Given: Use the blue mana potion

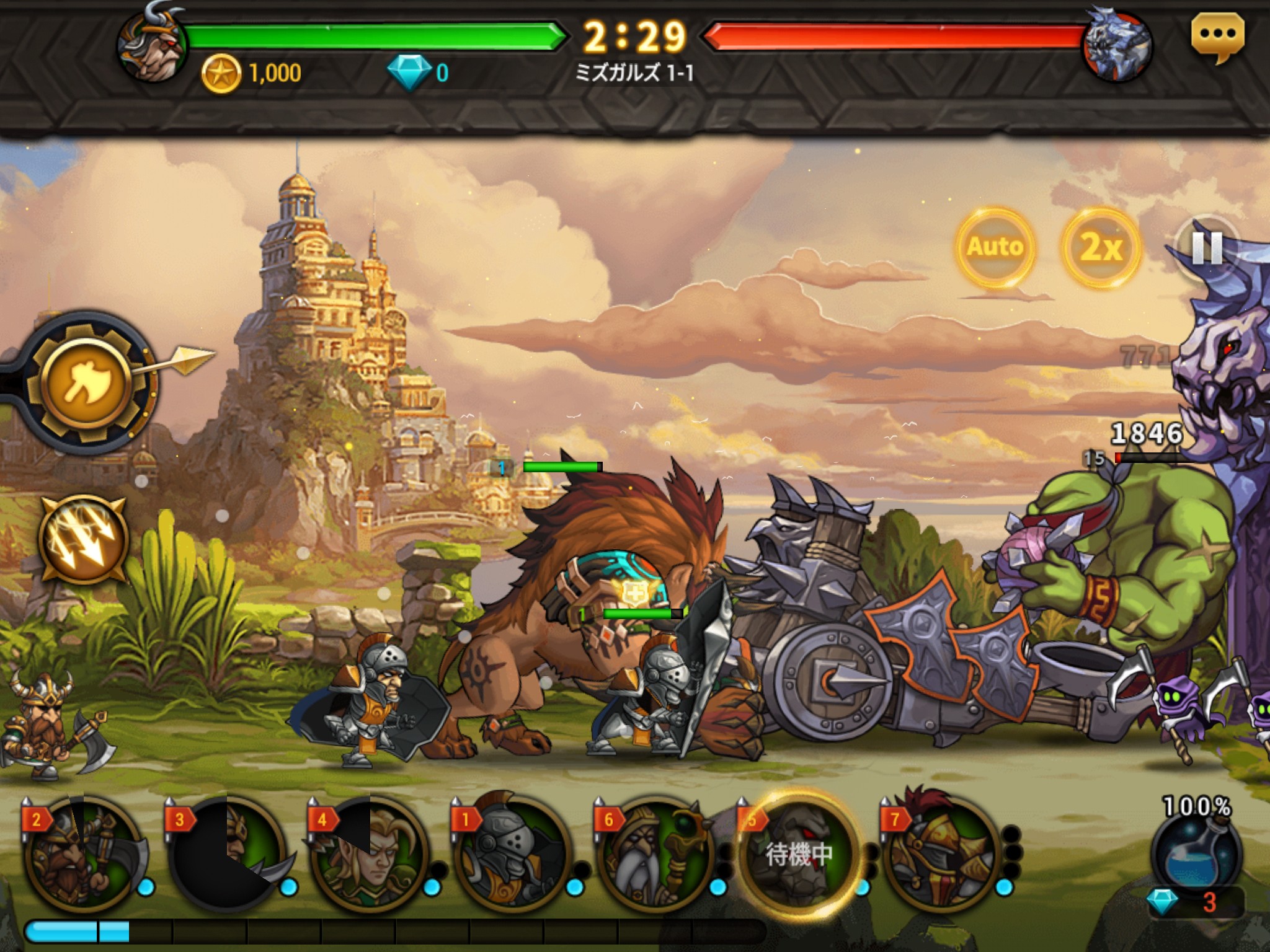Looking at the screenshot, I should coord(1196,855).
